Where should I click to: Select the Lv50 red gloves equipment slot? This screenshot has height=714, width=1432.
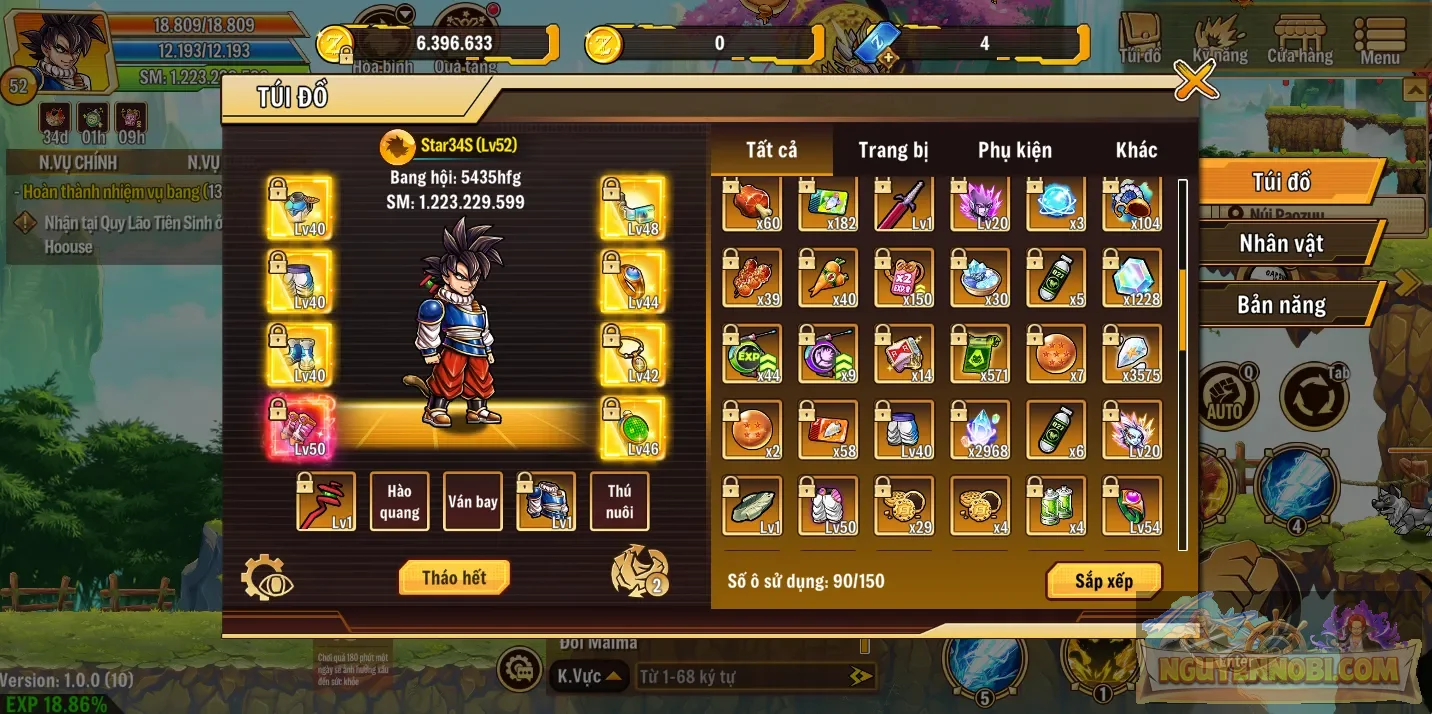pyautogui.click(x=299, y=428)
